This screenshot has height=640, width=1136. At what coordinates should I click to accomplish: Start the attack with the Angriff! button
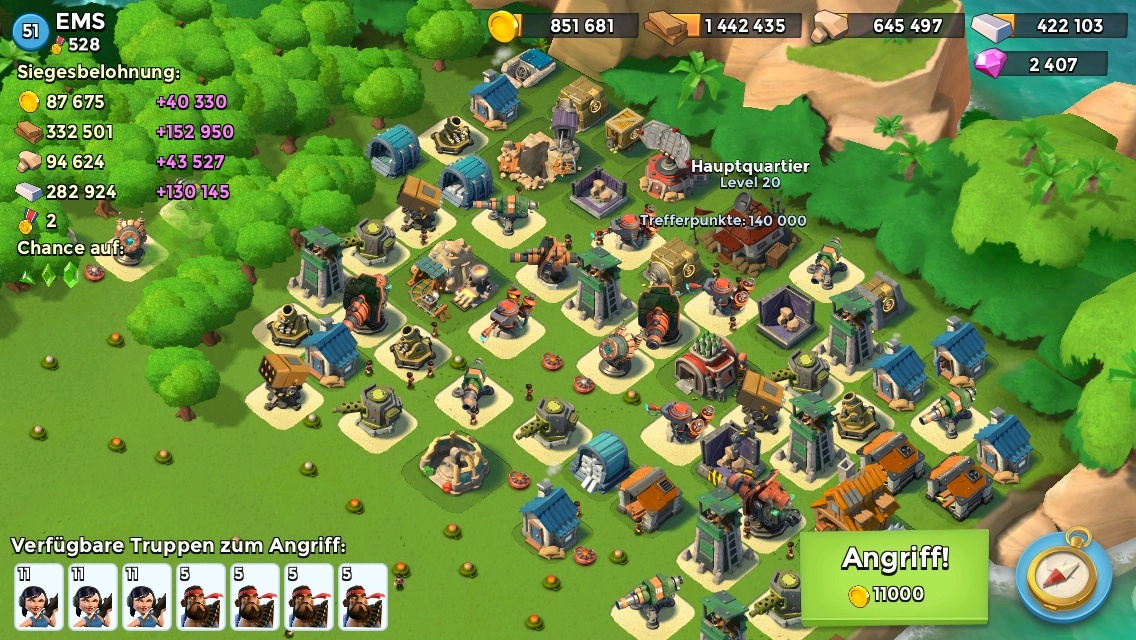[894, 575]
